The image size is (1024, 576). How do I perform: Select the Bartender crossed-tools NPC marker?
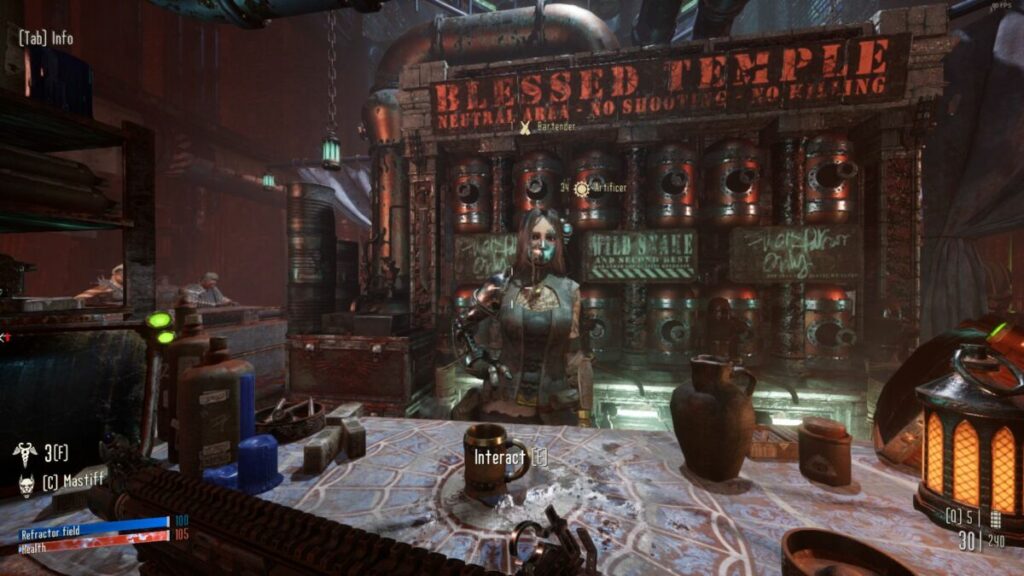525,127
